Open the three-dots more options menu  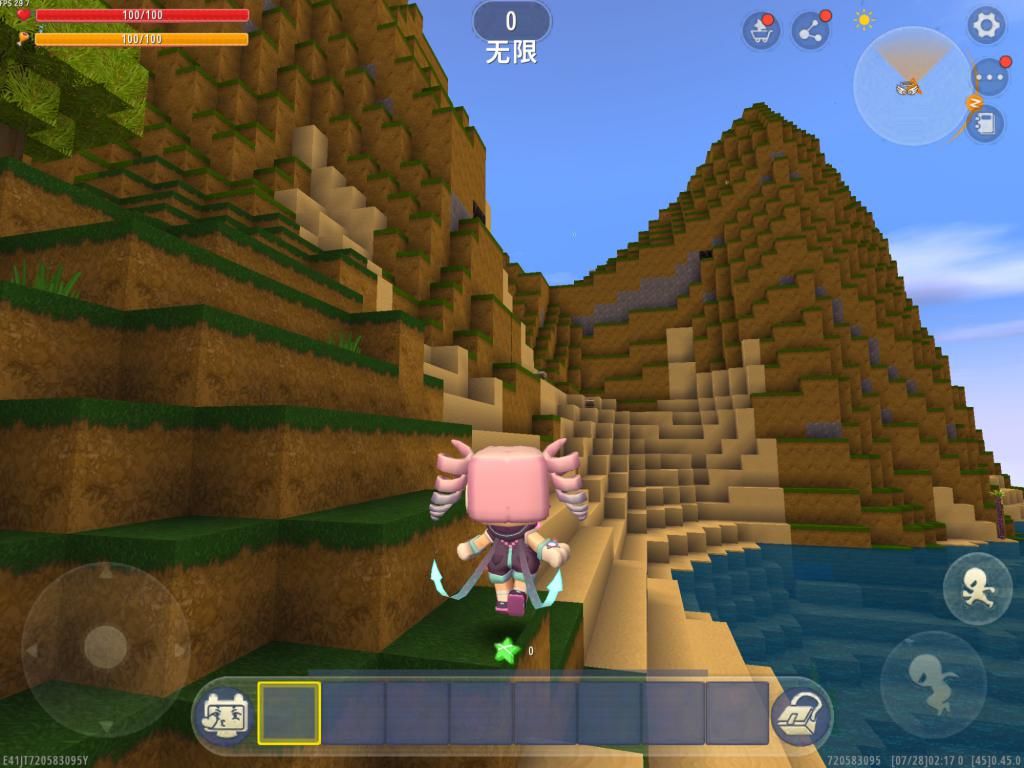989,77
